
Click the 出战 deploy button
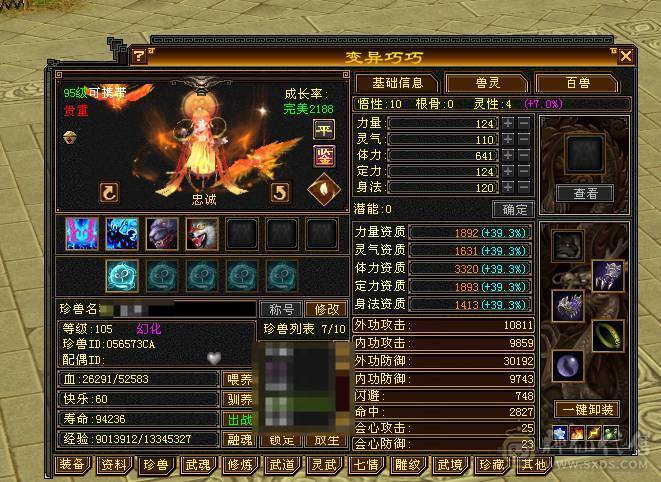coord(240,420)
